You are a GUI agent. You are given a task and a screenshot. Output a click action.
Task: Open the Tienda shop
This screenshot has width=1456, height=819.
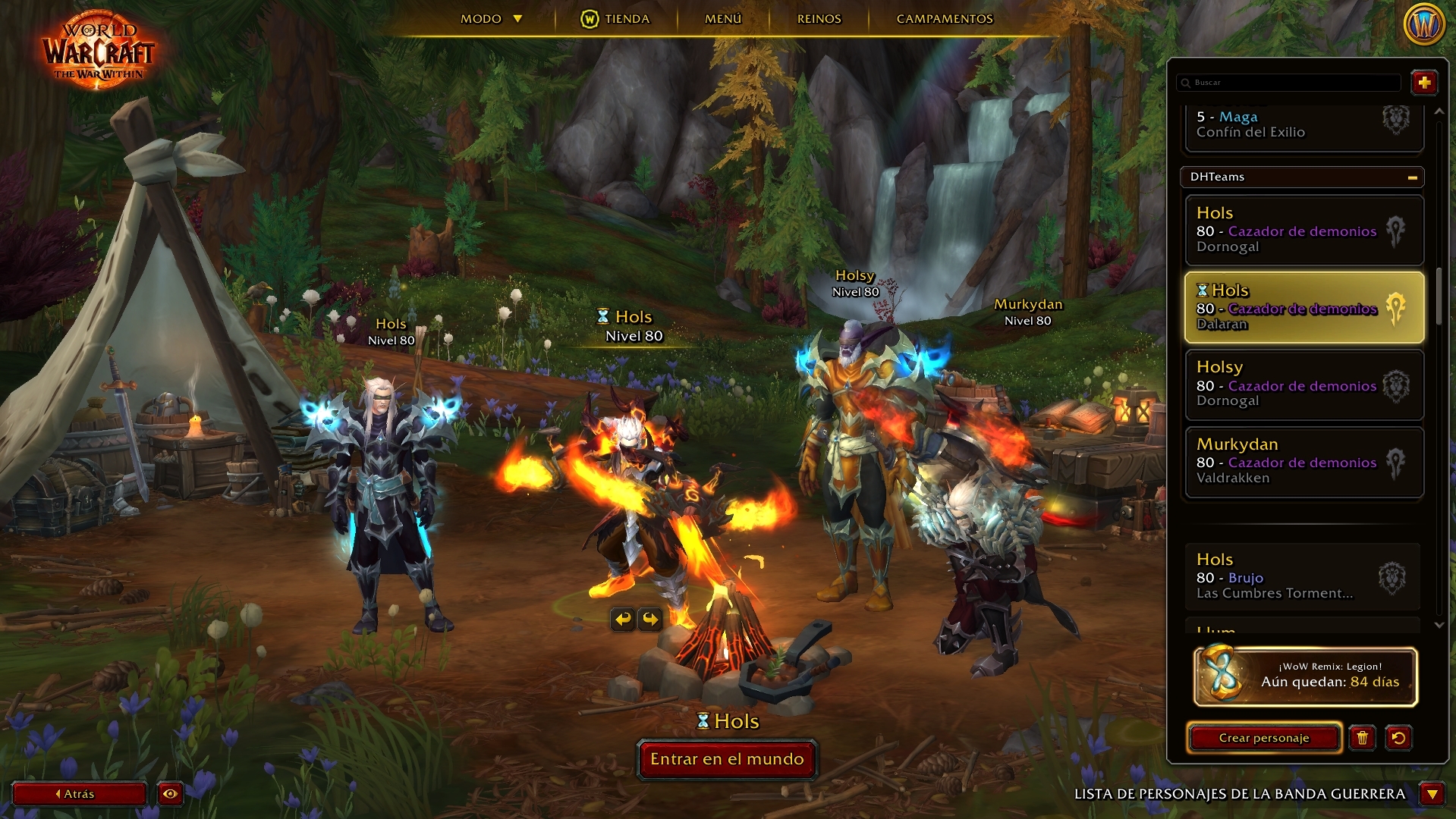(x=615, y=19)
